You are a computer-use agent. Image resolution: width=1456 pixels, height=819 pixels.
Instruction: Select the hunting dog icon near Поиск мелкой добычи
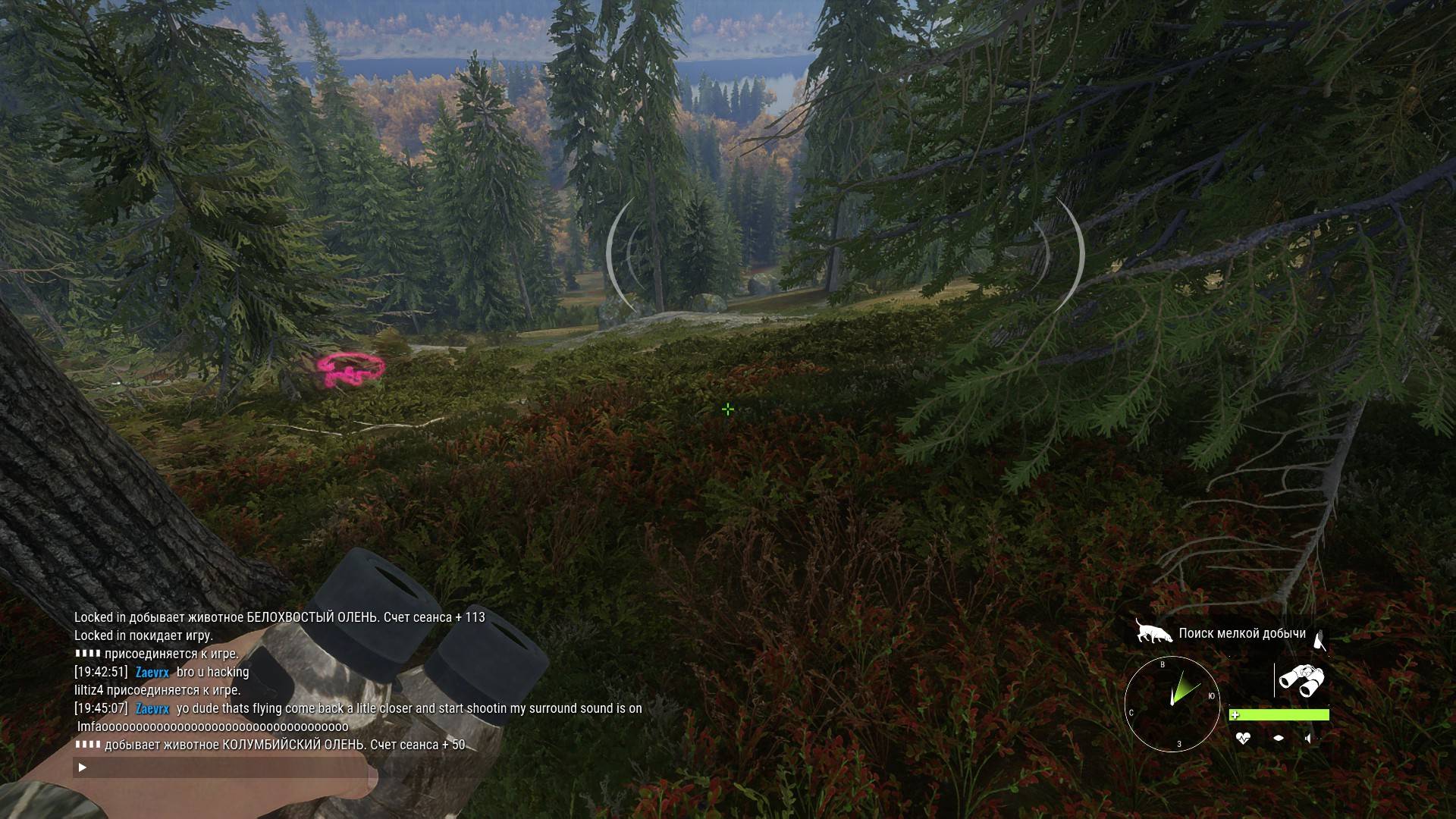[1154, 631]
